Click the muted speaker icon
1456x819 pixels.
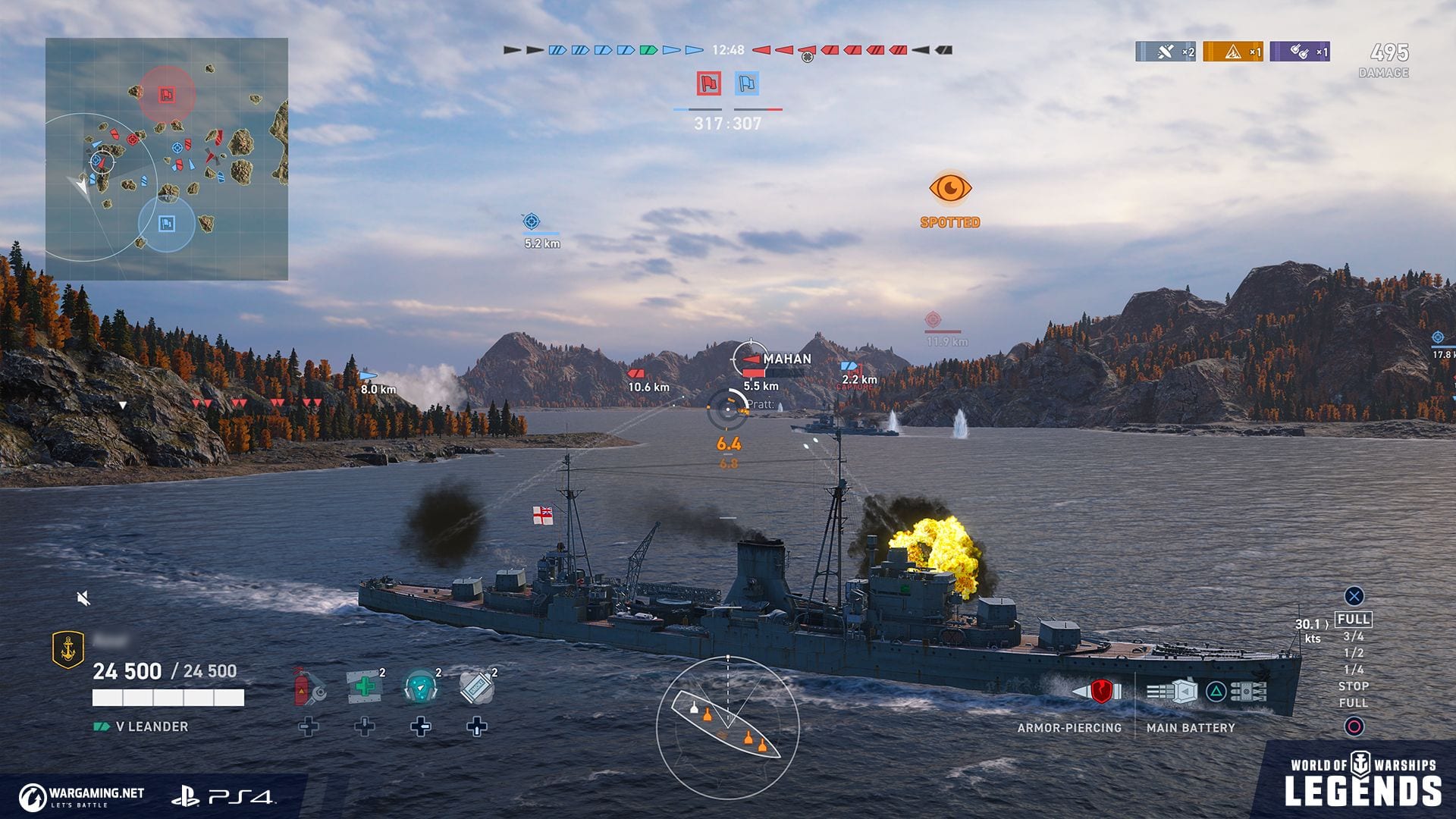(x=84, y=599)
